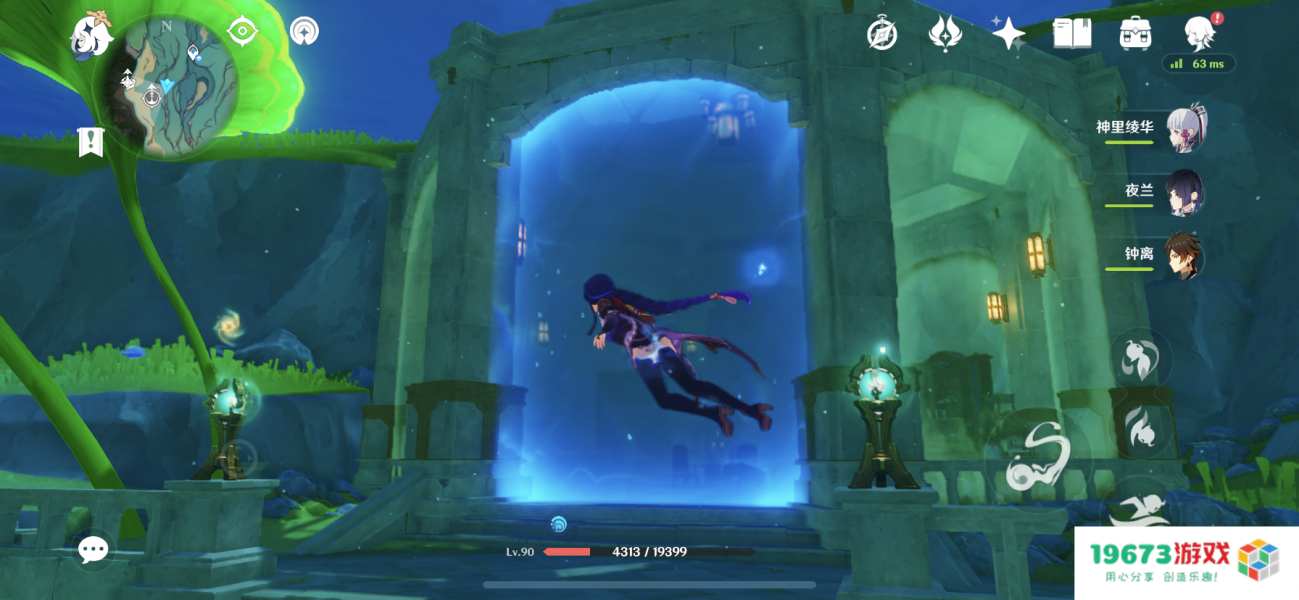
Task: Activate the eye-shaped Elemental Sight icon
Action: (242, 31)
